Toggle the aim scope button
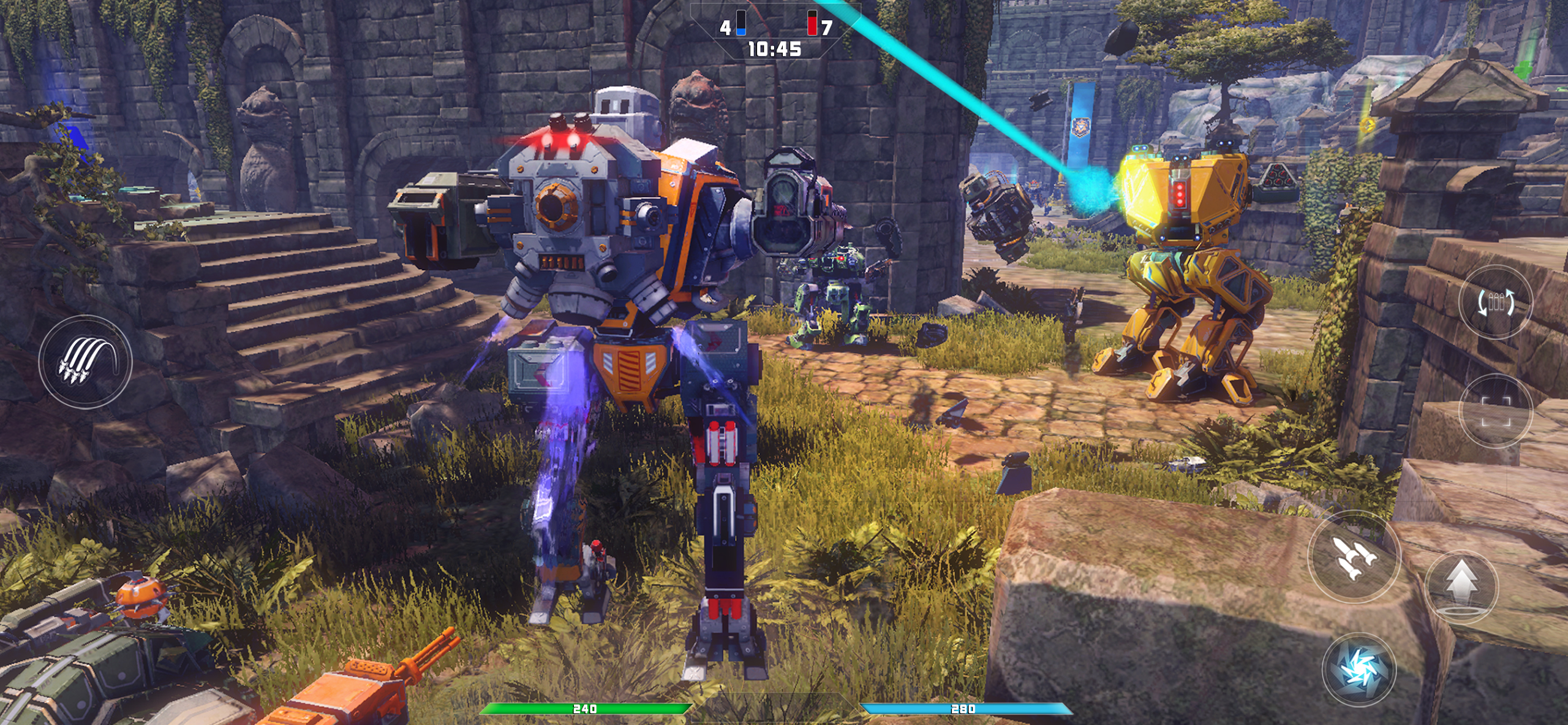Screen dimensions: 1568x725 (1495, 411)
